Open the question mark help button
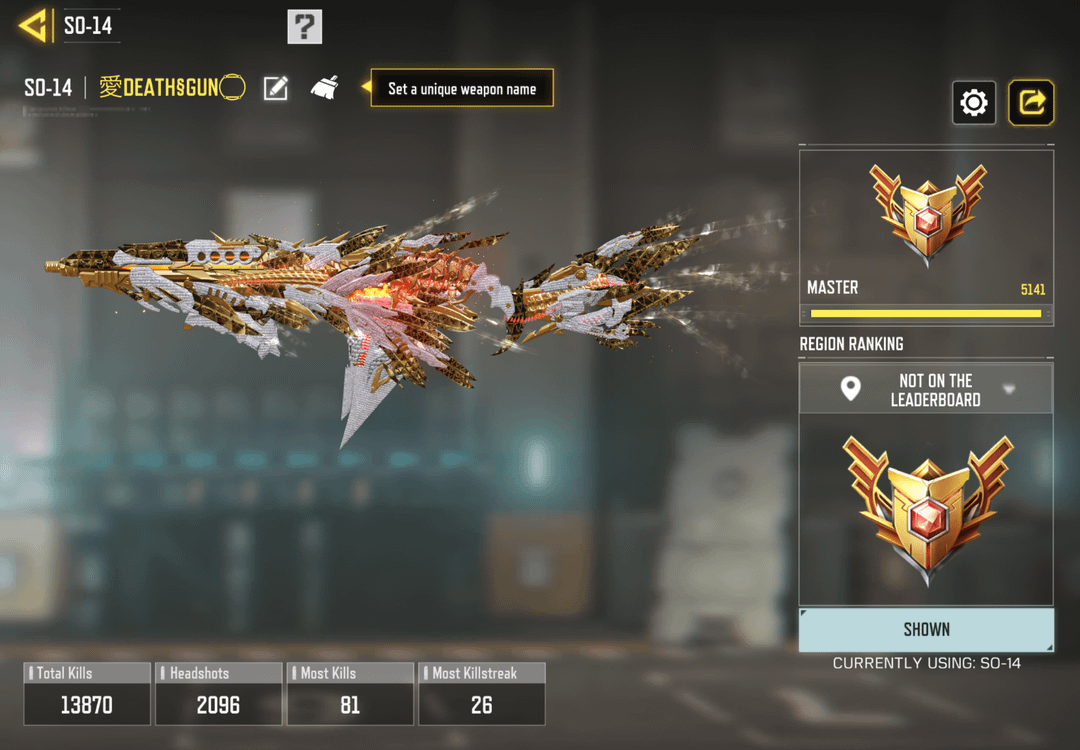 coord(305,26)
